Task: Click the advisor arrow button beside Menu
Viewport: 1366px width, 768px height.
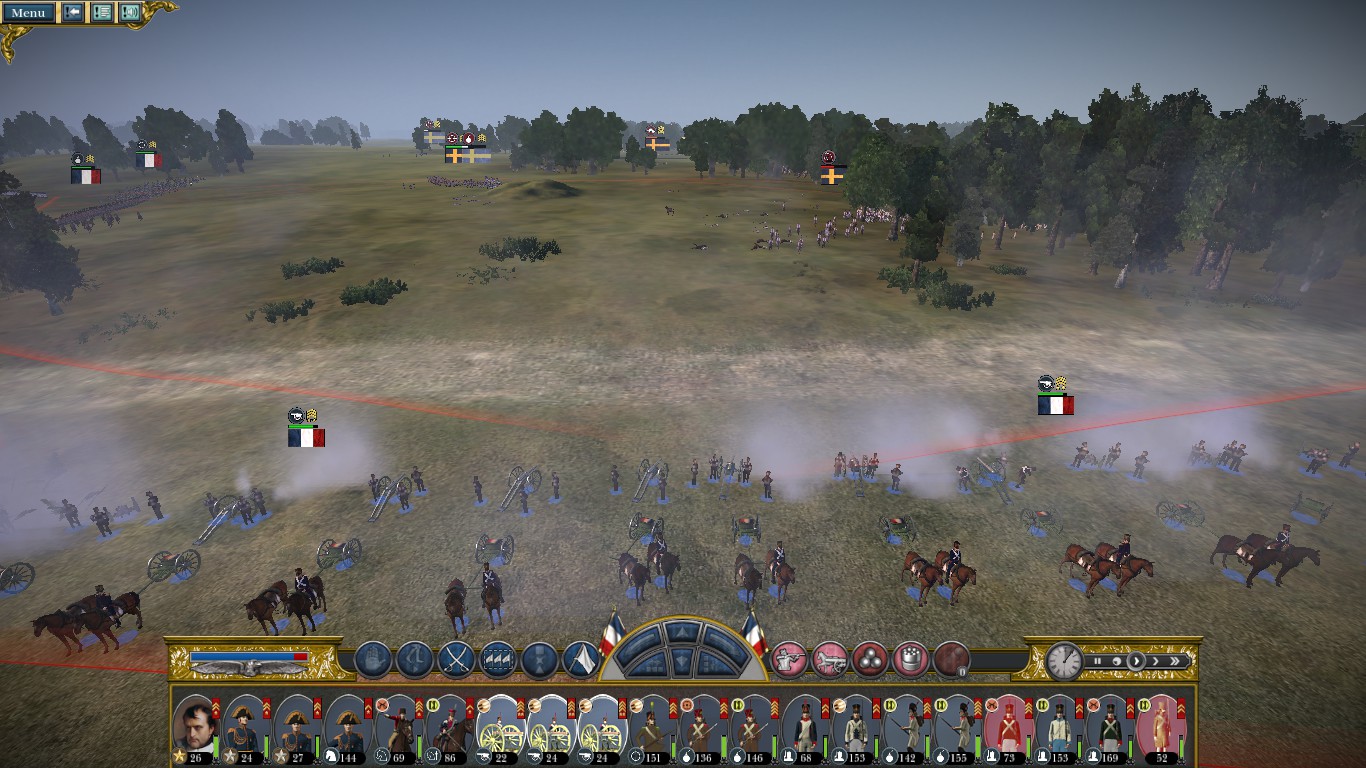Action: coord(73,12)
